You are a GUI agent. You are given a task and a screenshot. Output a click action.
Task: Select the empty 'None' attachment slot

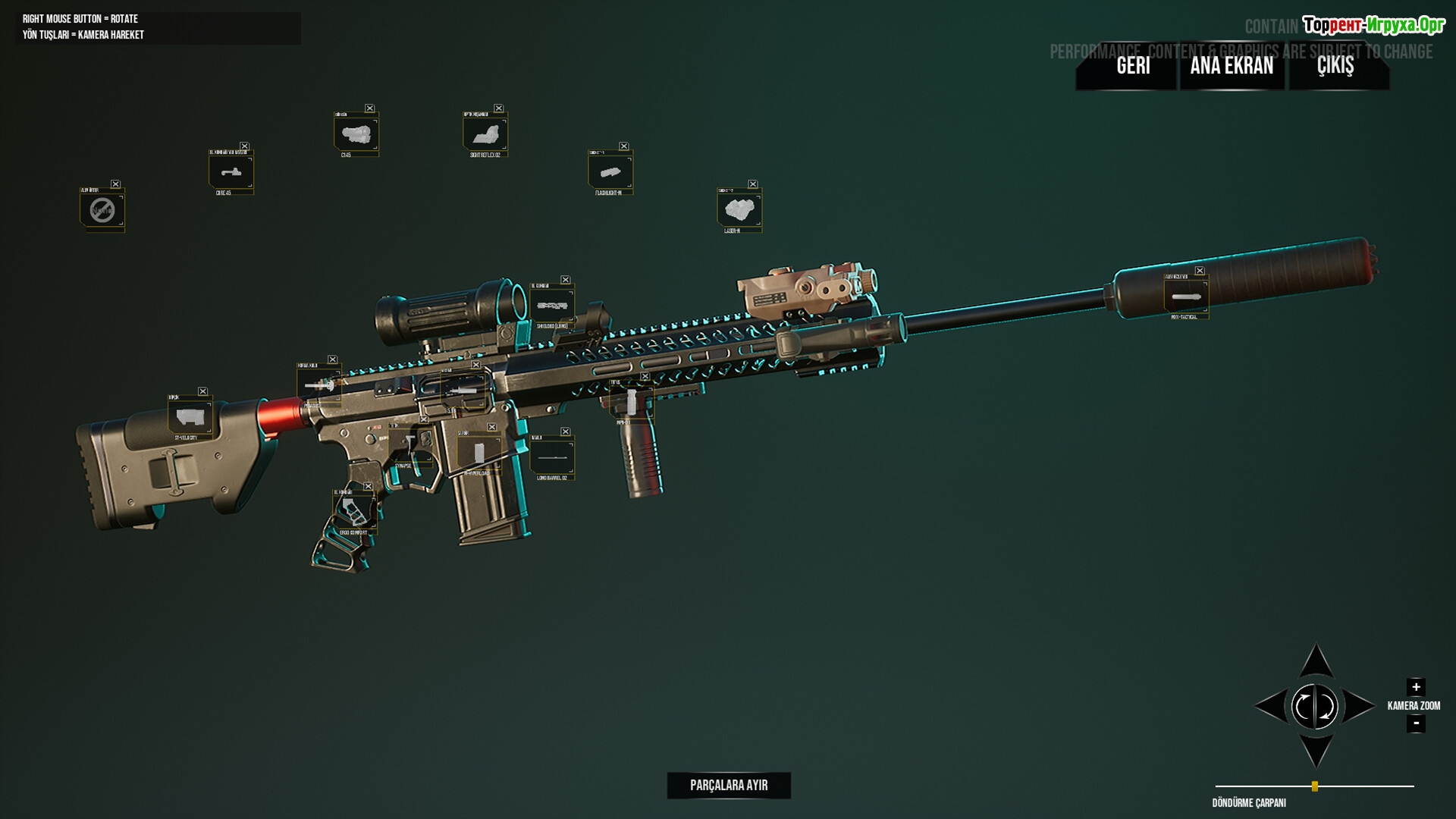coord(102,210)
